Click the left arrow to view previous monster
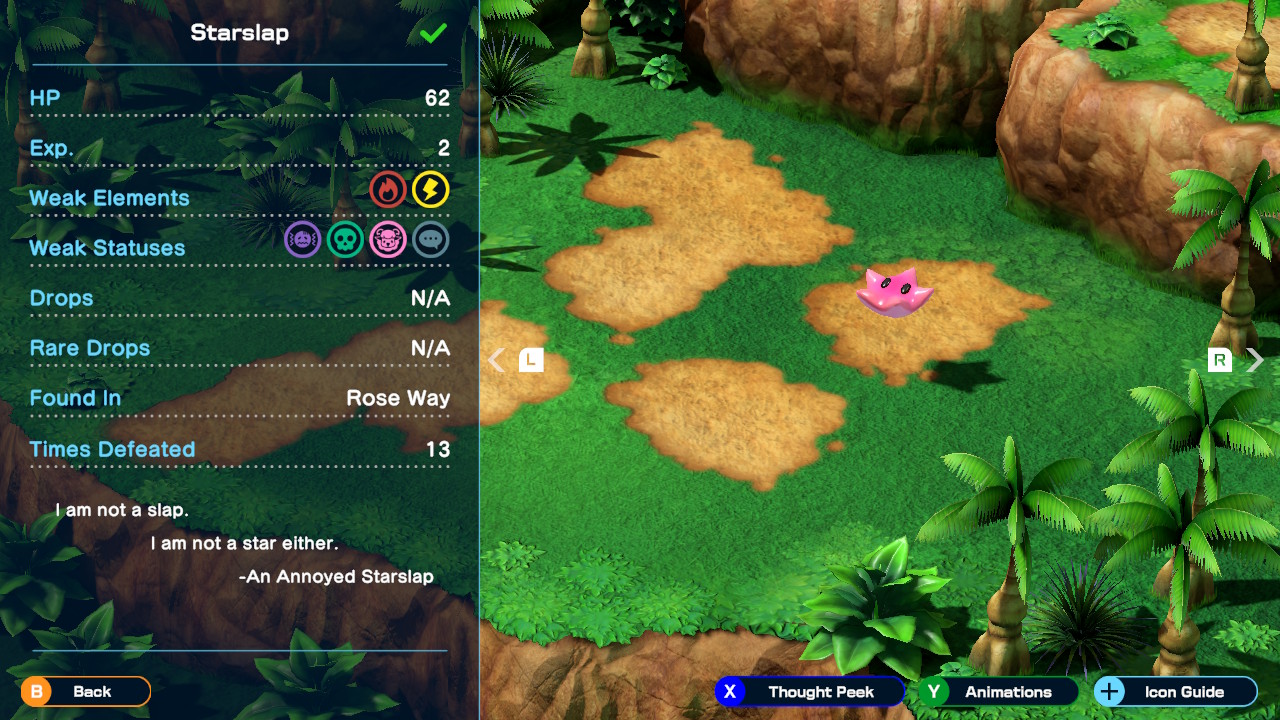 pyautogui.click(x=496, y=358)
